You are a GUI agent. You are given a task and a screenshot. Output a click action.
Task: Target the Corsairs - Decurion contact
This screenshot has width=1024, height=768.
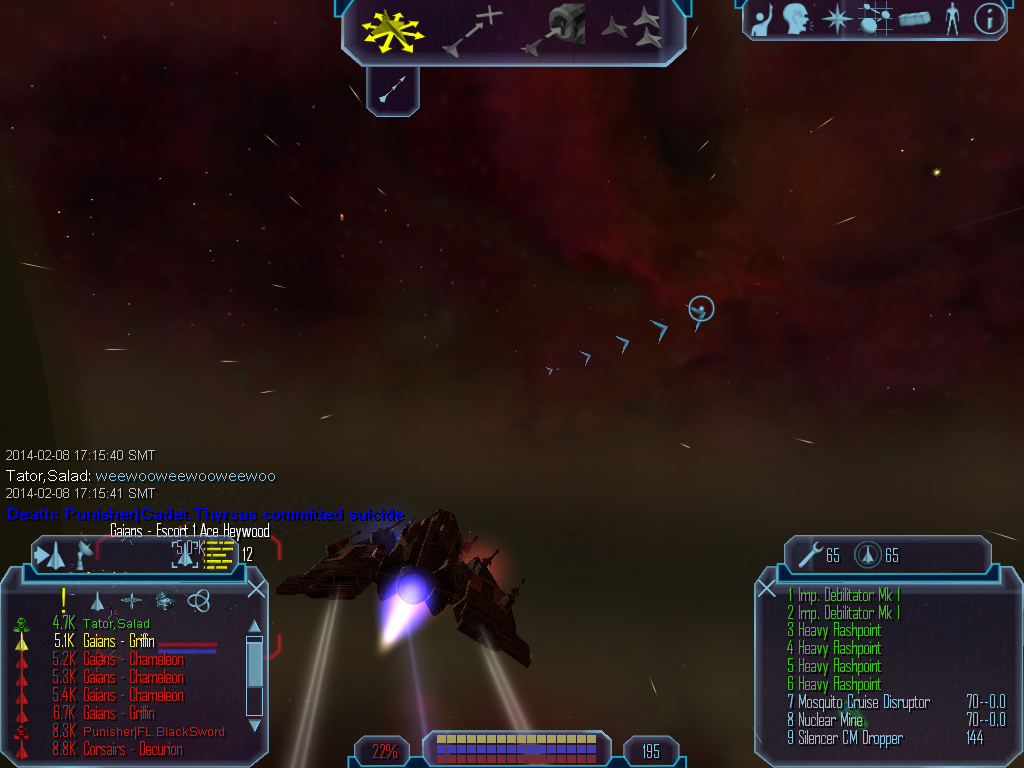(x=132, y=749)
